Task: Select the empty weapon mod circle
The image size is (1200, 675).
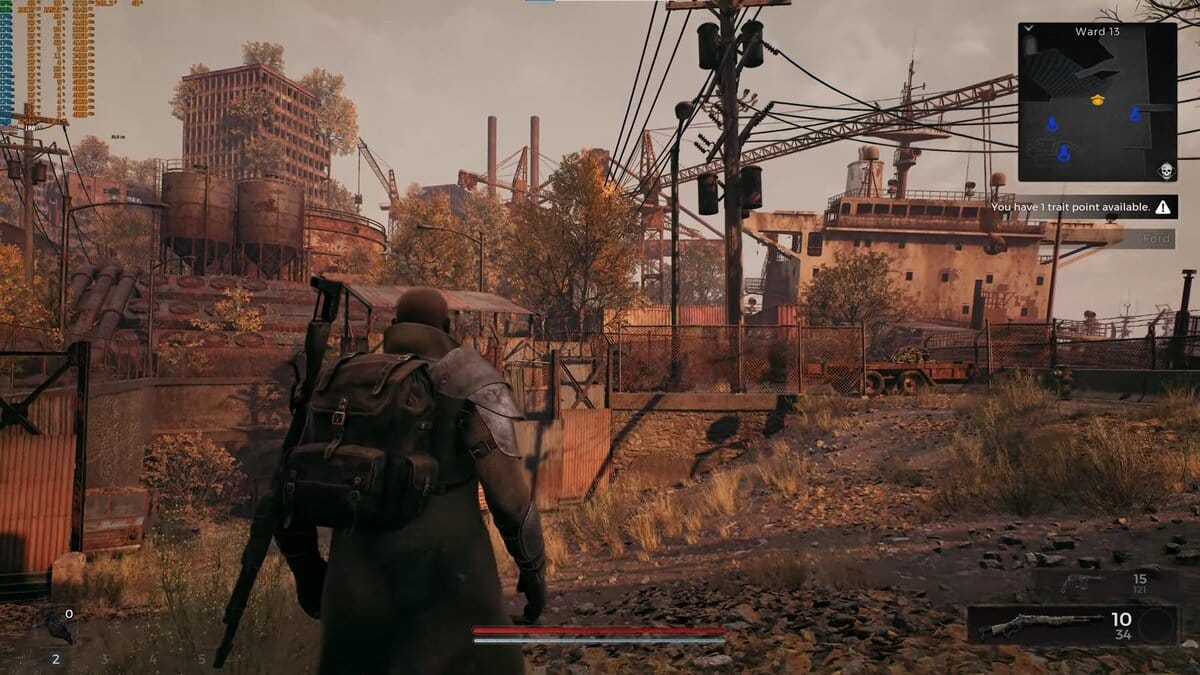Action: [1156, 626]
